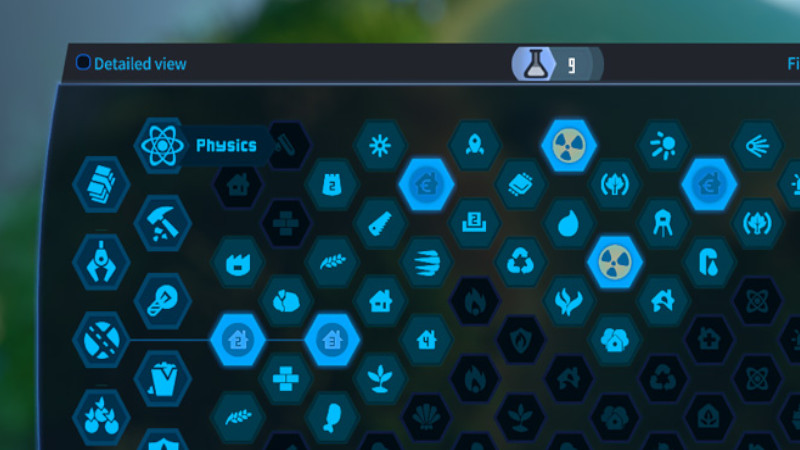Image resolution: width=800 pixels, height=450 pixels.
Task: Open the stacked papers research node
Action: (x=101, y=185)
